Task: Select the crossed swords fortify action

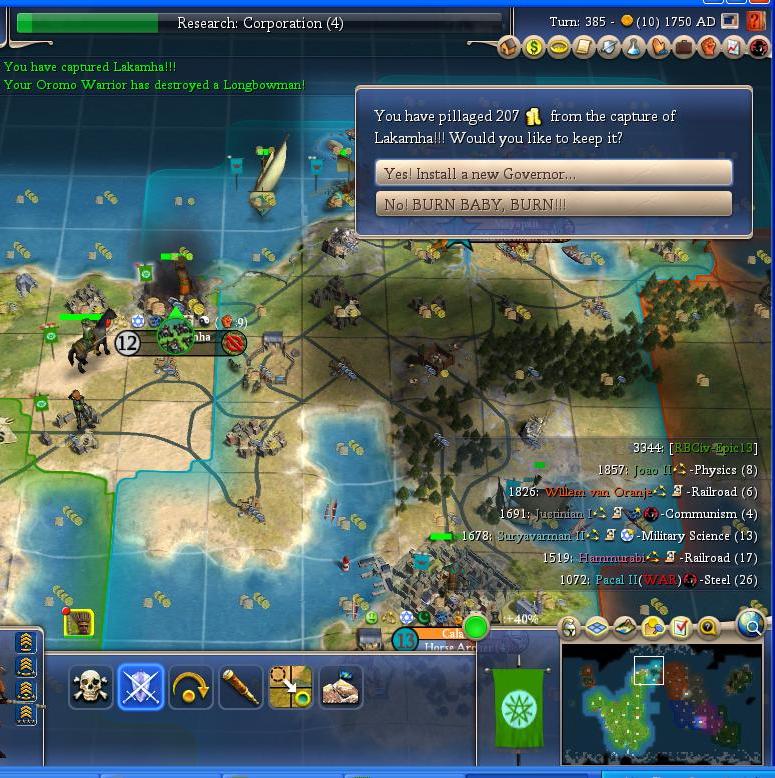Action: [140, 687]
